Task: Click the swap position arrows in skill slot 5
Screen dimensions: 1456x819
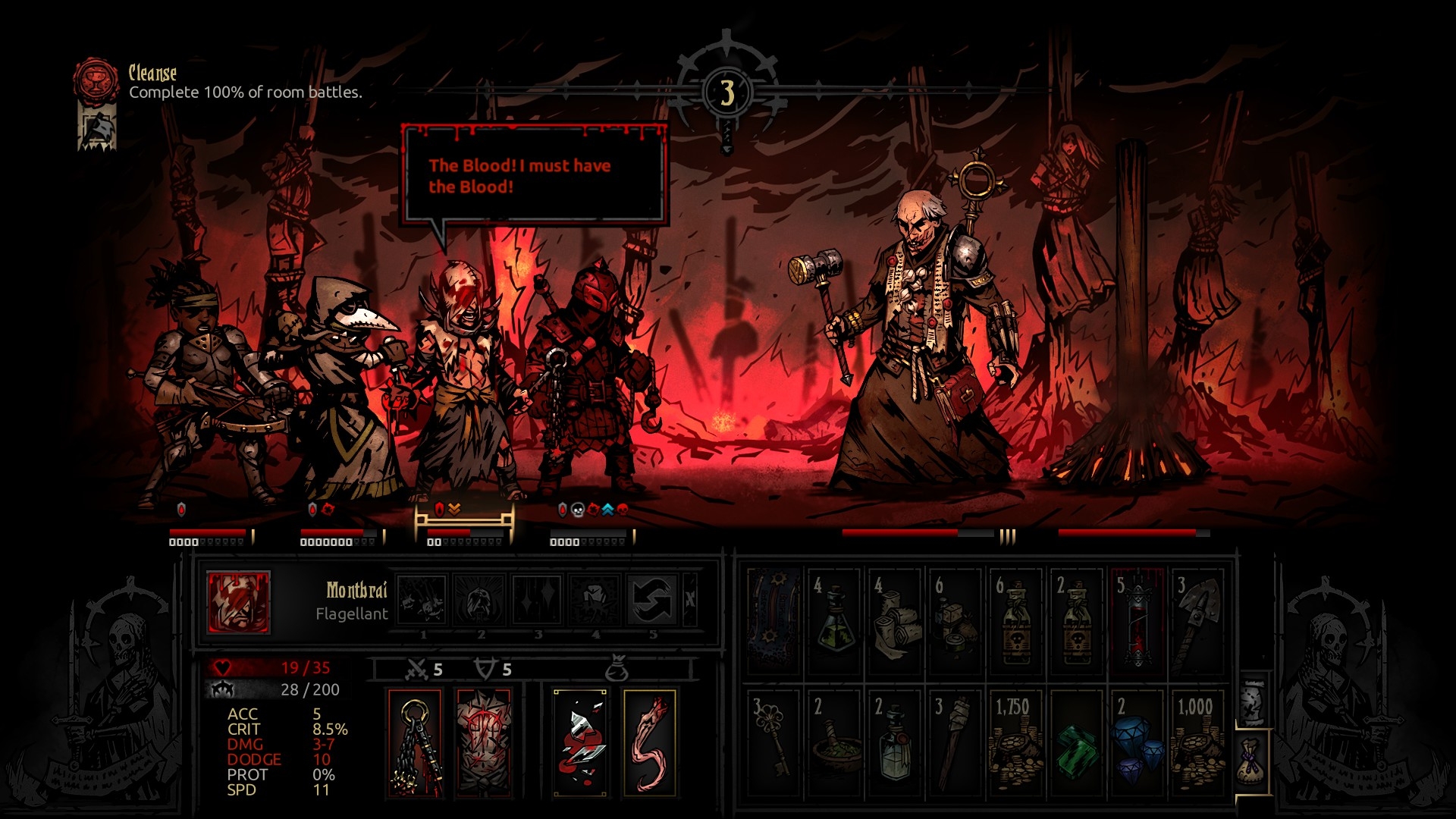Action: [x=652, y=599]
